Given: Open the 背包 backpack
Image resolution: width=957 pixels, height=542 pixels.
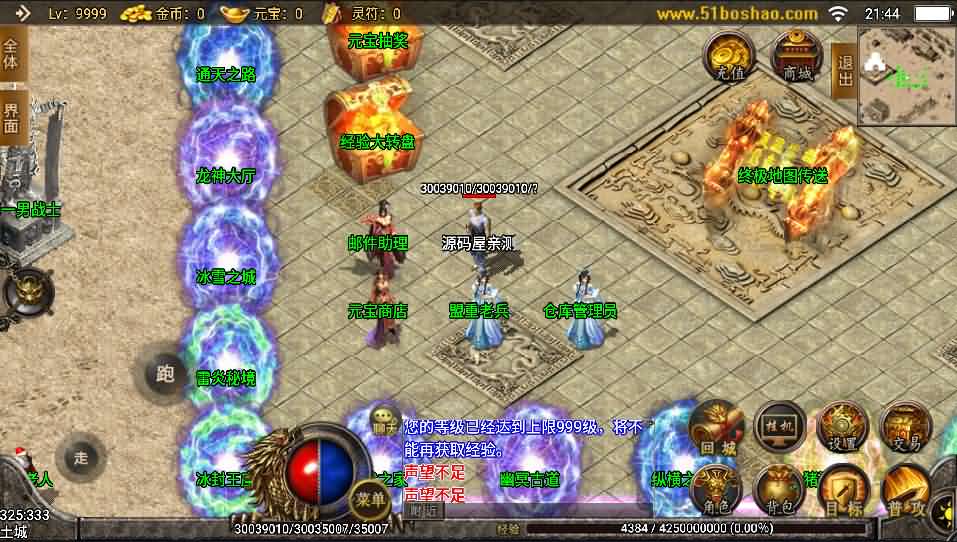Looking at the screenshot, I should (x=779, y=490).
